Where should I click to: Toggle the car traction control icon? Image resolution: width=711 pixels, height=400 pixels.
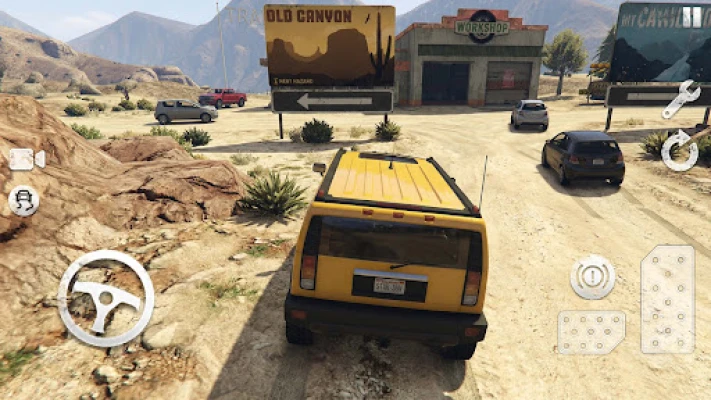click(x=24, y=200)
